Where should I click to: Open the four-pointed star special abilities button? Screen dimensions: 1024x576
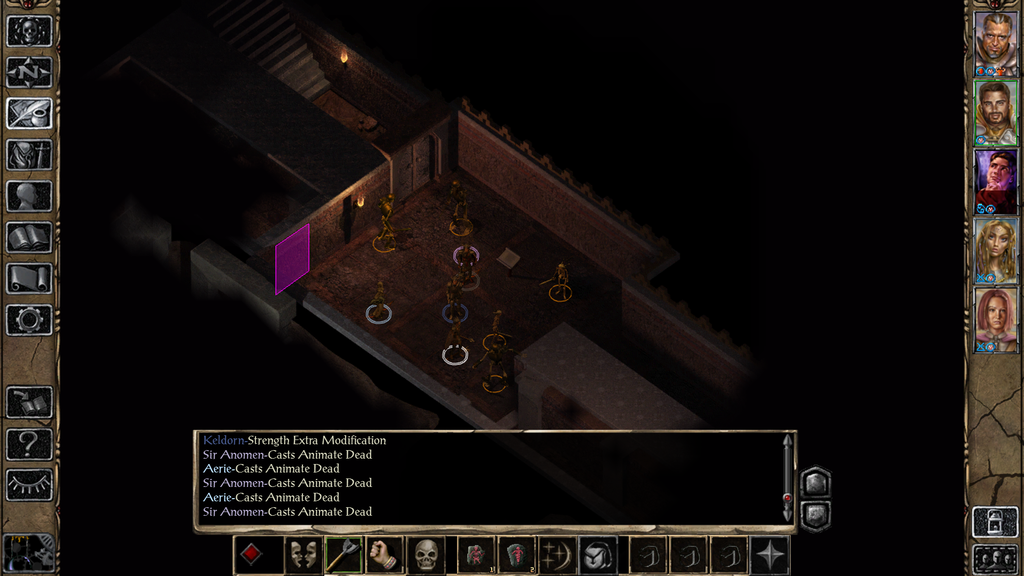tap(771, 555)
